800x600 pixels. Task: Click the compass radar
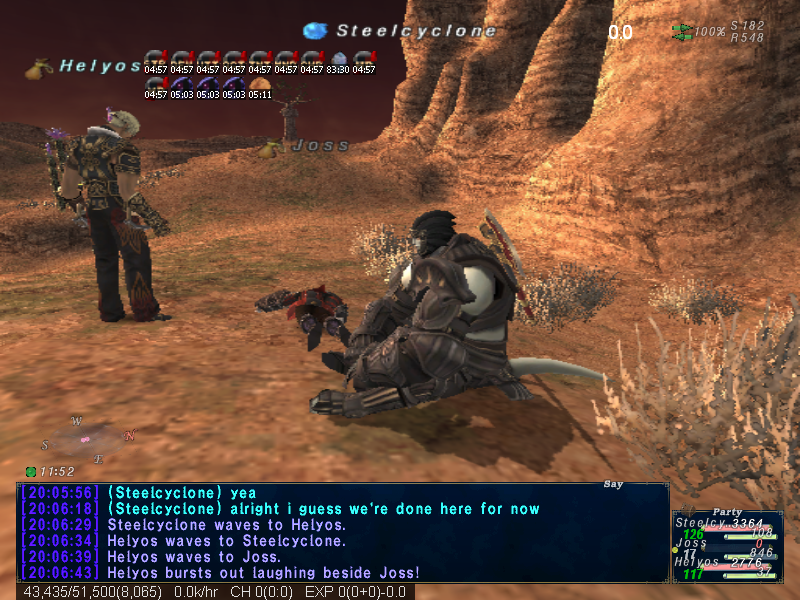point(86,439)
